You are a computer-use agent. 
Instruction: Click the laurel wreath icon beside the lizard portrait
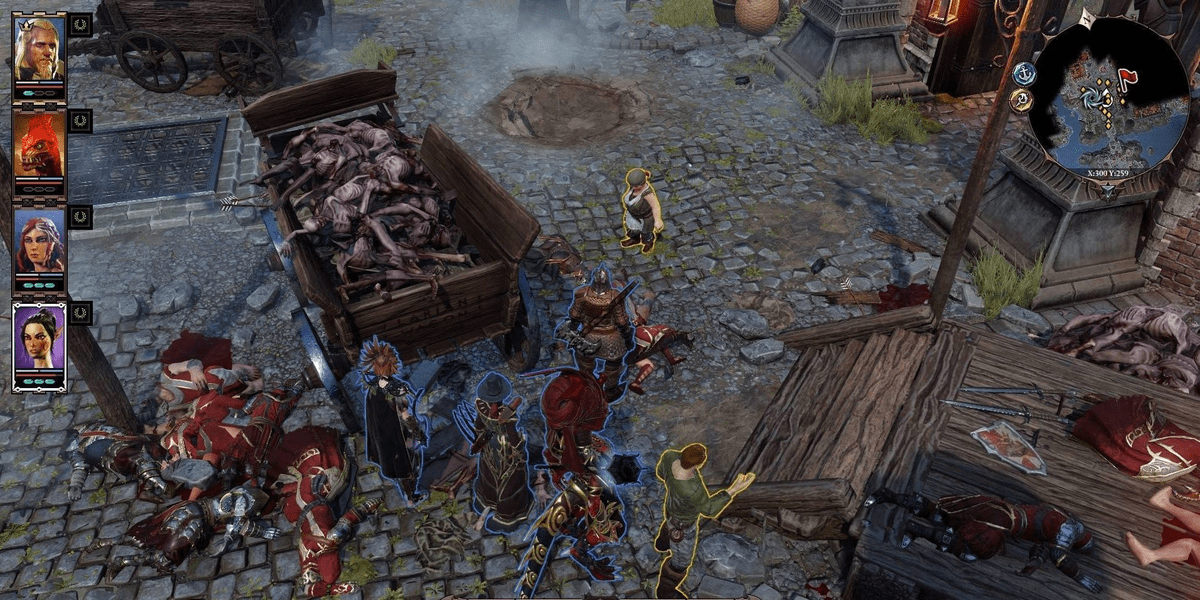[x=80, y=121]
